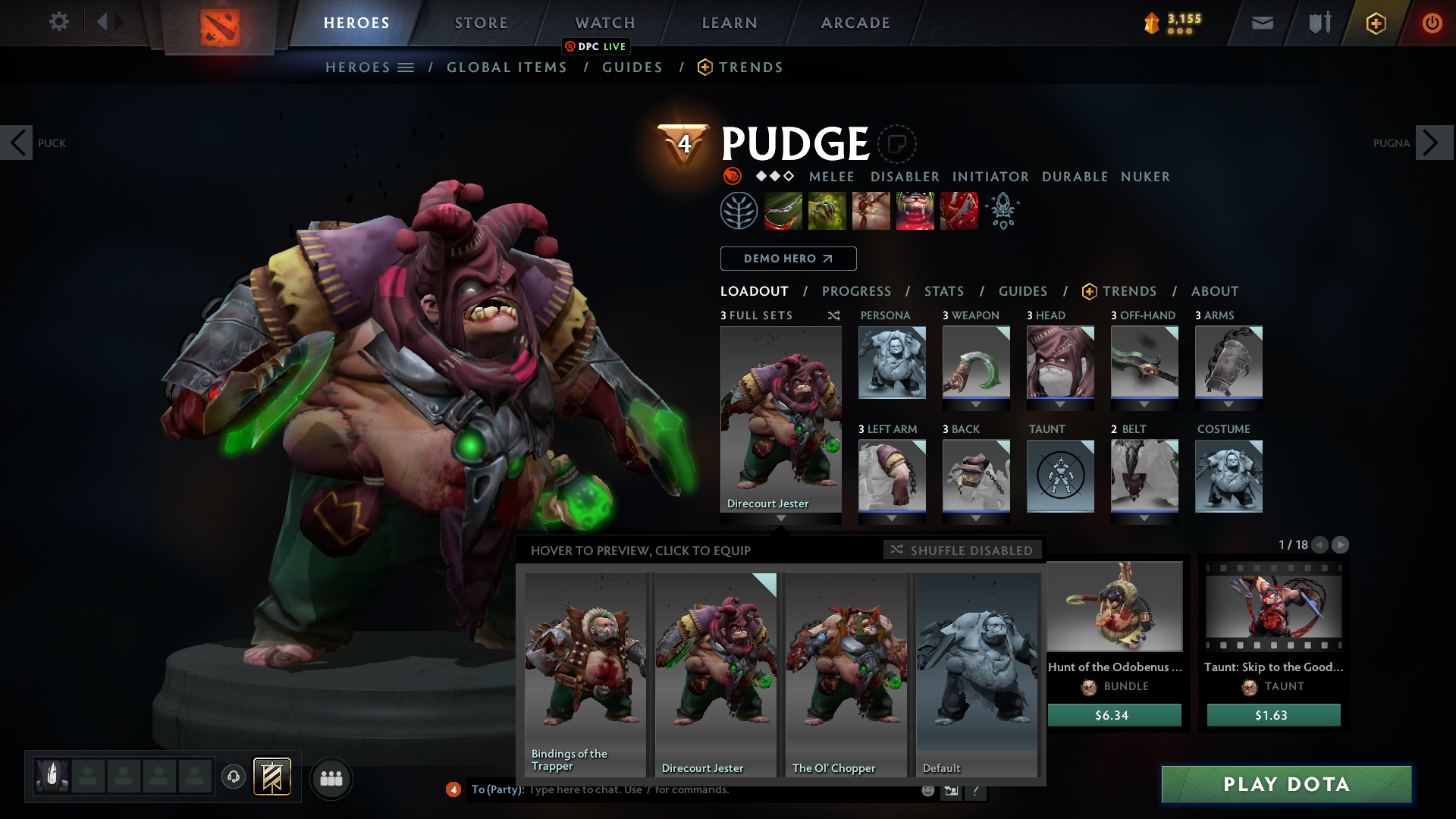Select Pudge's Rot ability icon
Screen dimensions: 1456x819
coord(827,210)
